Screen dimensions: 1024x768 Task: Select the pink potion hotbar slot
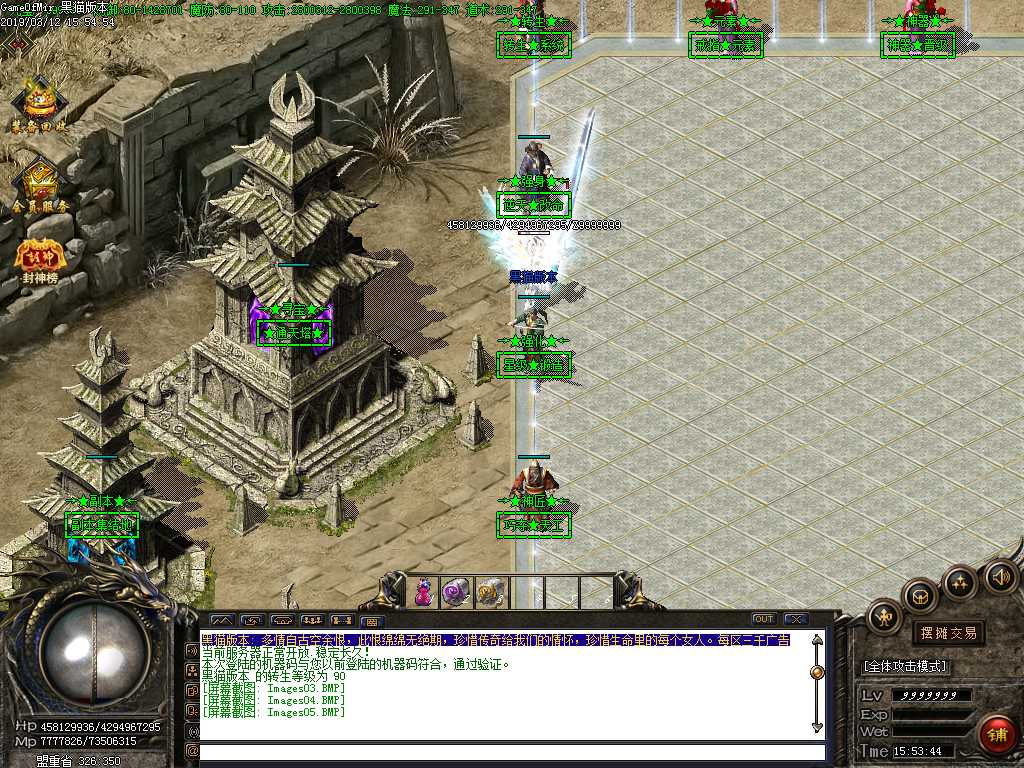click(x=424, y=592)
